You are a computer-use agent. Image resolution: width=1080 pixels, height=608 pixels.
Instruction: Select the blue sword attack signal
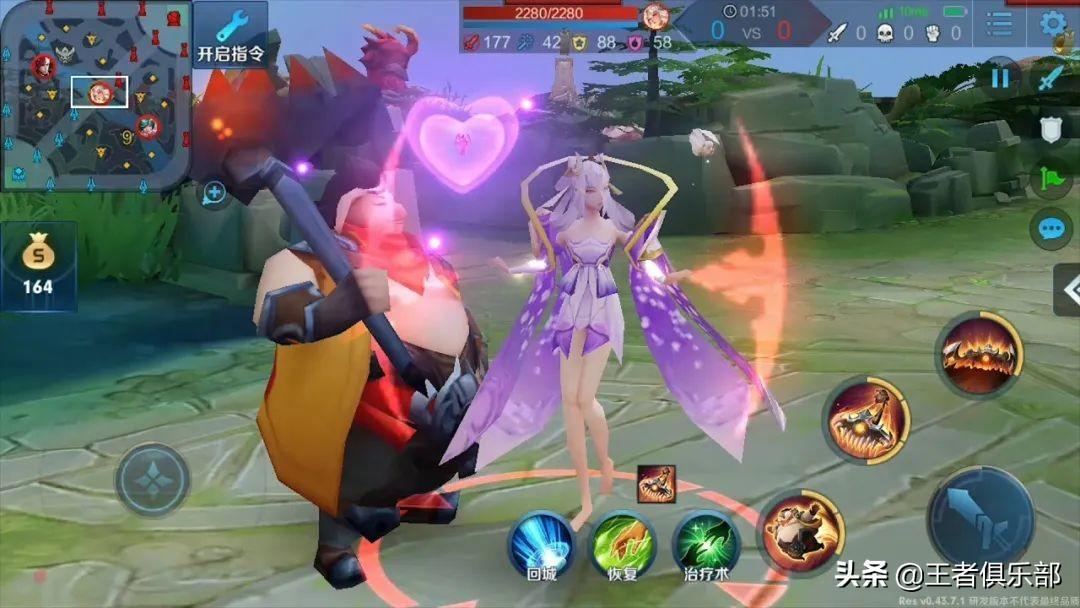pos(1049,78)
